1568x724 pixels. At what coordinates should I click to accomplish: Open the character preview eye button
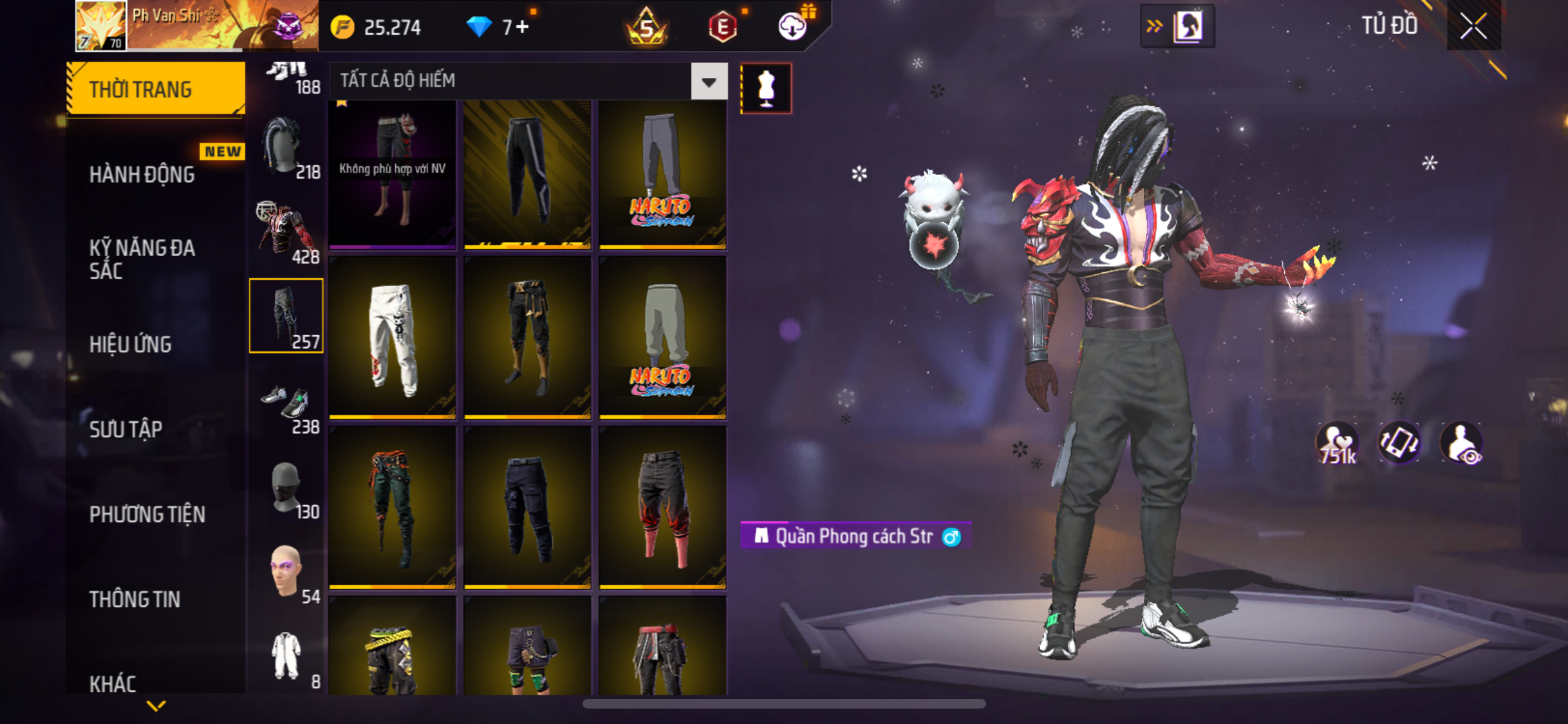pos(1462,443)
